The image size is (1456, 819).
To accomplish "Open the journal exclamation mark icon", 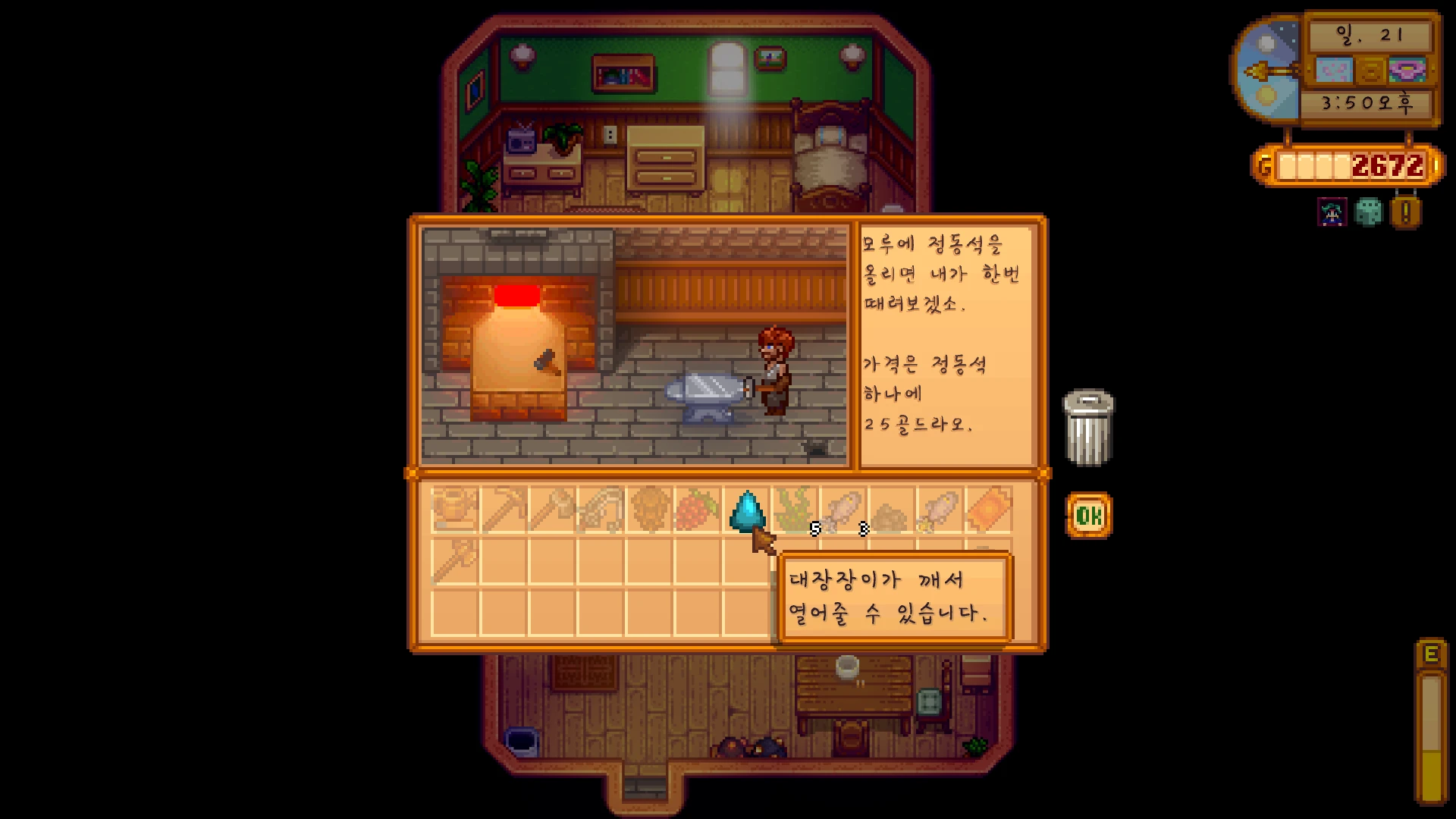I will [x=1405, y=213].
